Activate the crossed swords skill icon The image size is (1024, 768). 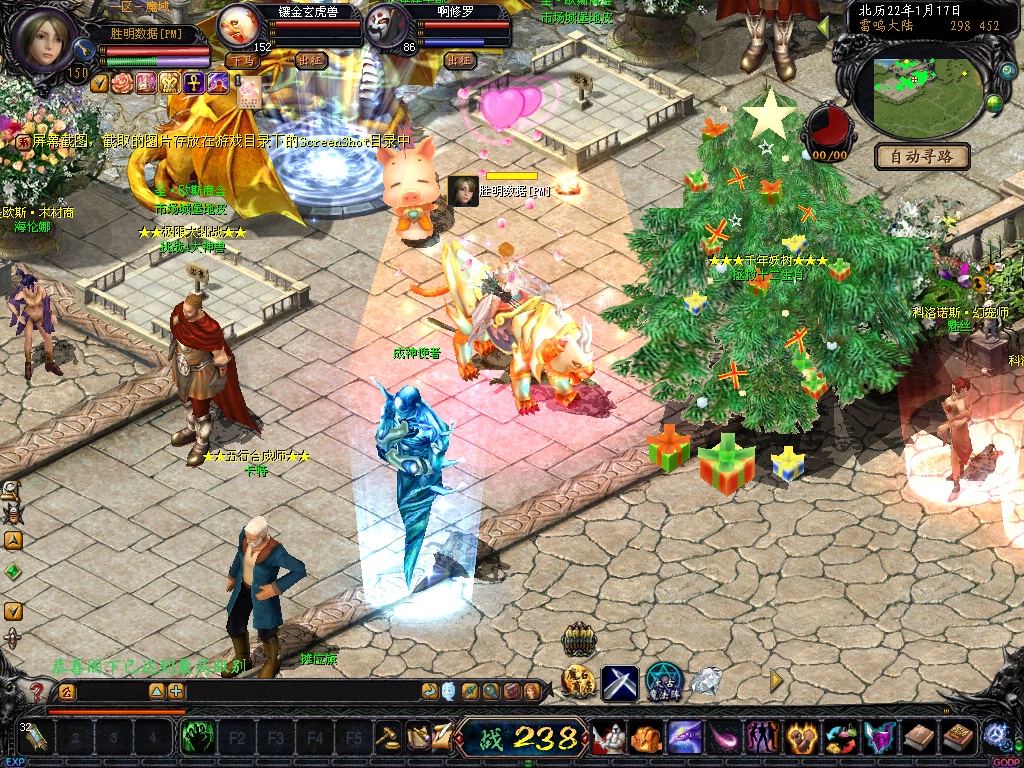(619, 682)
